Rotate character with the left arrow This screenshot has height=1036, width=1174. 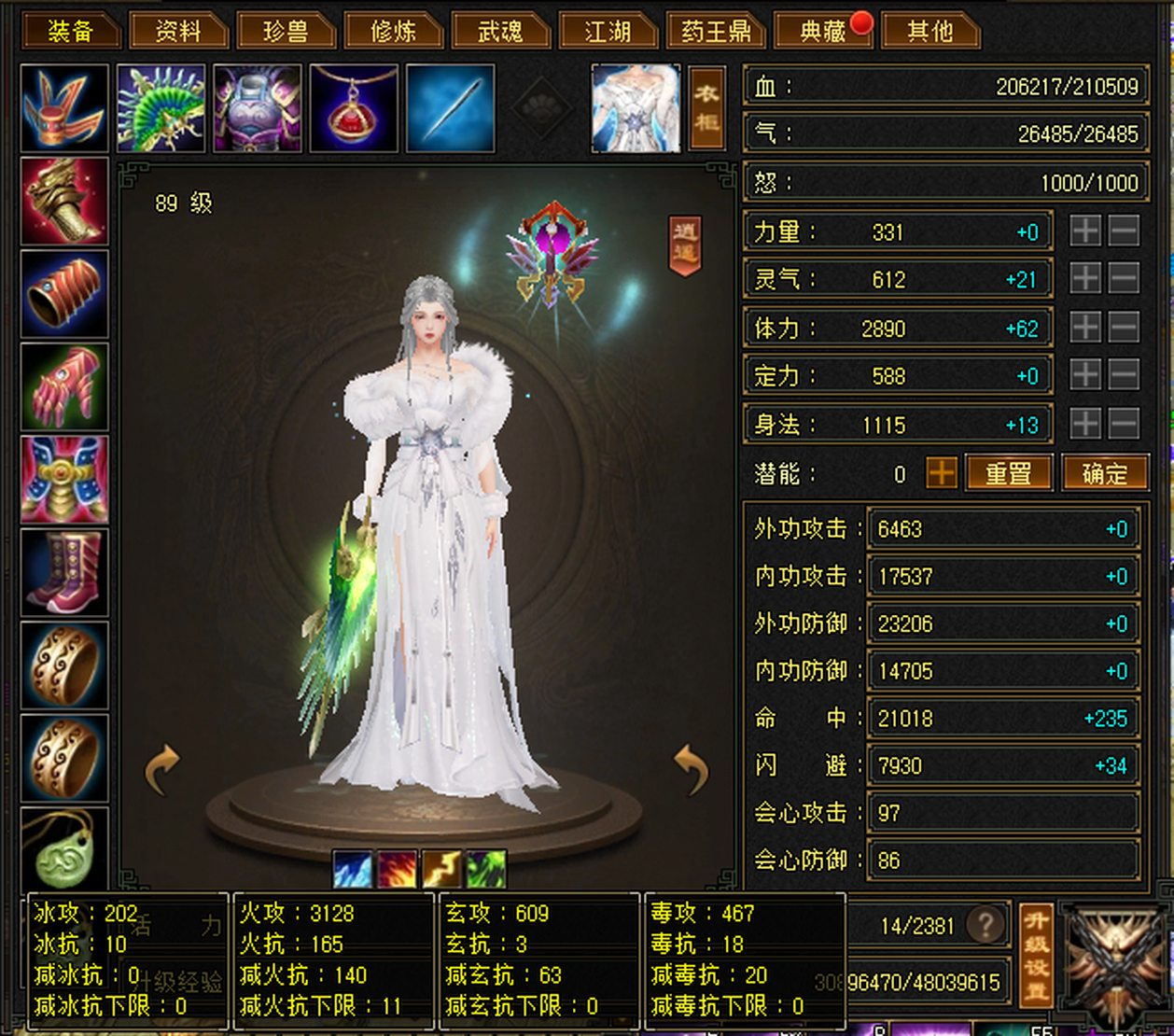tap(161, 768)
